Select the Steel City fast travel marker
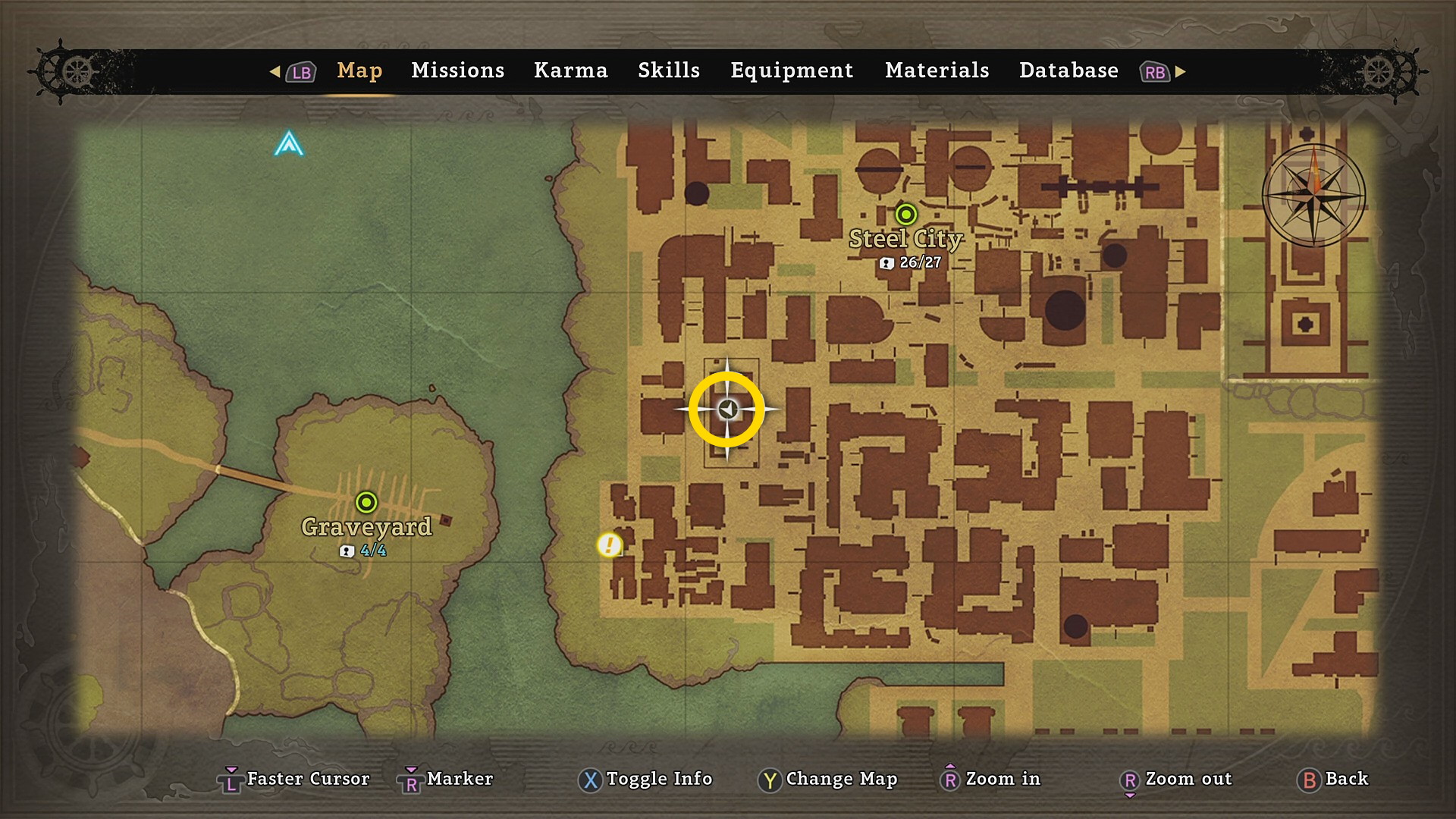Screen dimensions: 1456x819 point(905,215)
